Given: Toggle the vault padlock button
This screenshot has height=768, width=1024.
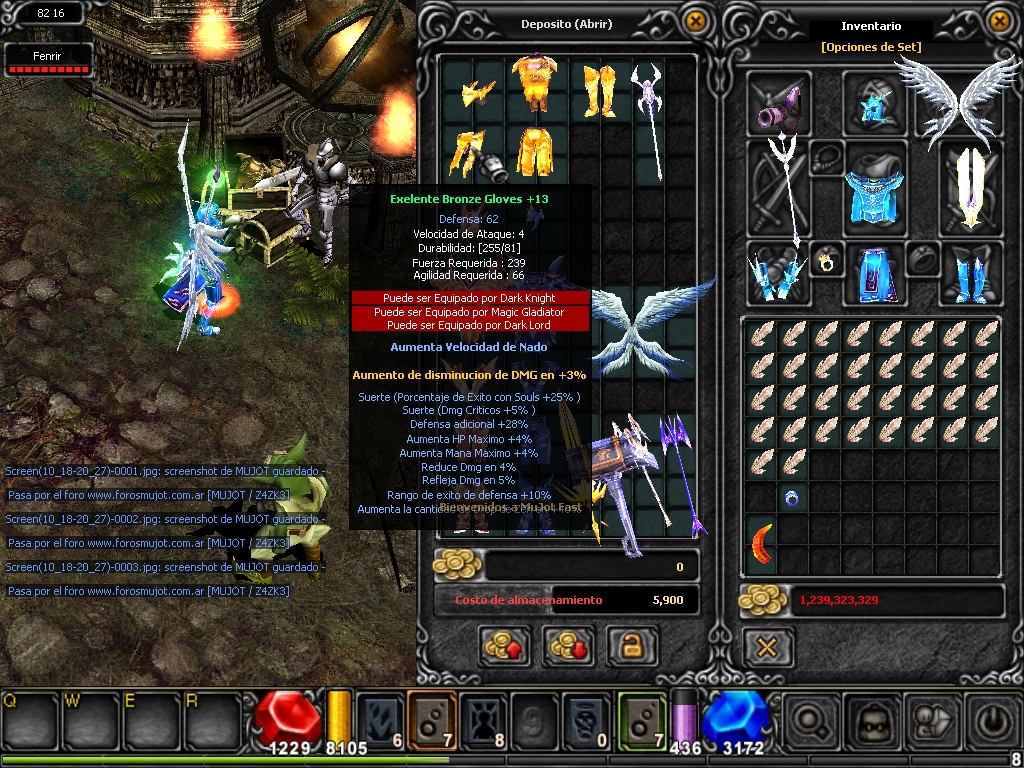Looking at the screenshot, I should 632,646.
